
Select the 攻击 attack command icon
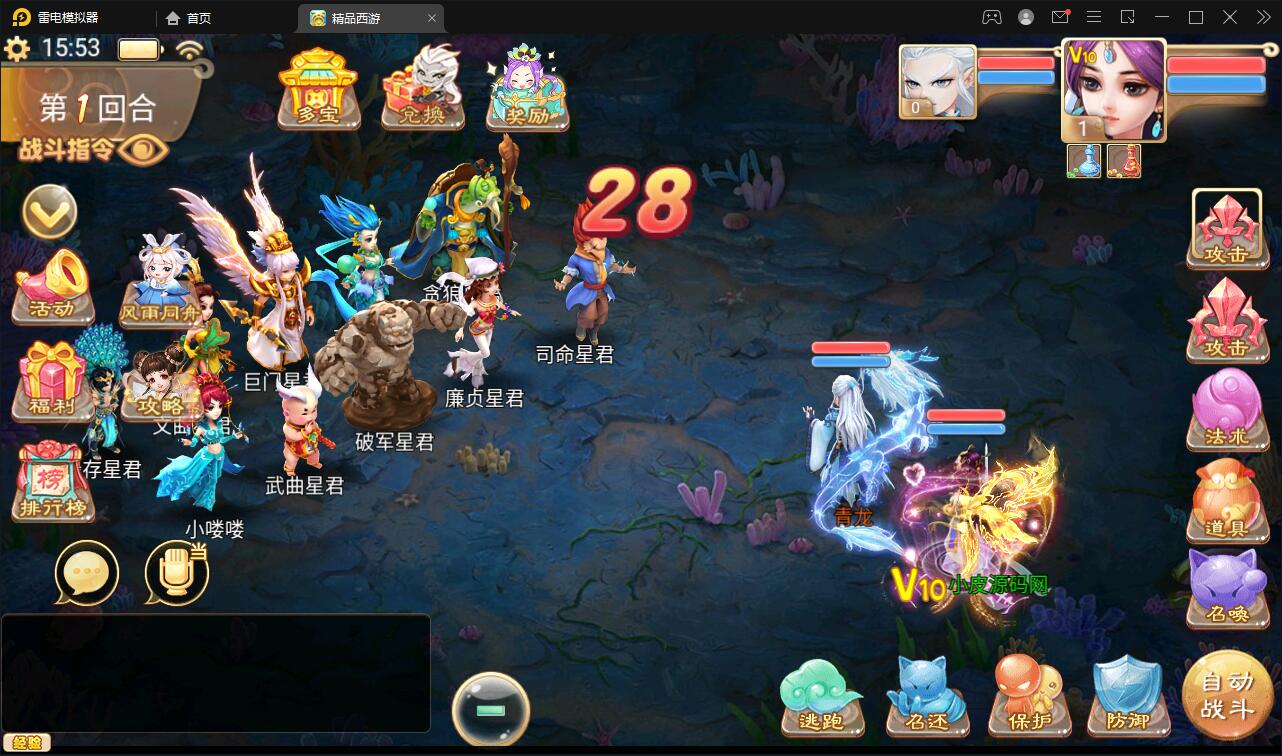[1228, 230]
